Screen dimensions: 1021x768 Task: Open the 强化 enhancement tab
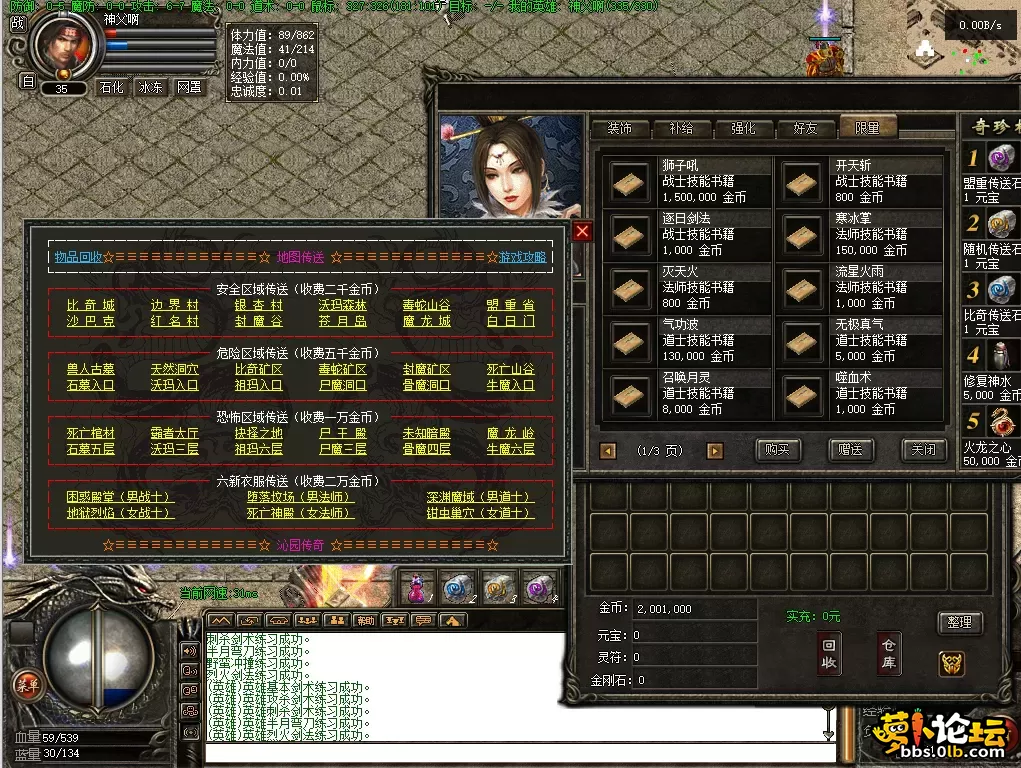pos(743,128)
